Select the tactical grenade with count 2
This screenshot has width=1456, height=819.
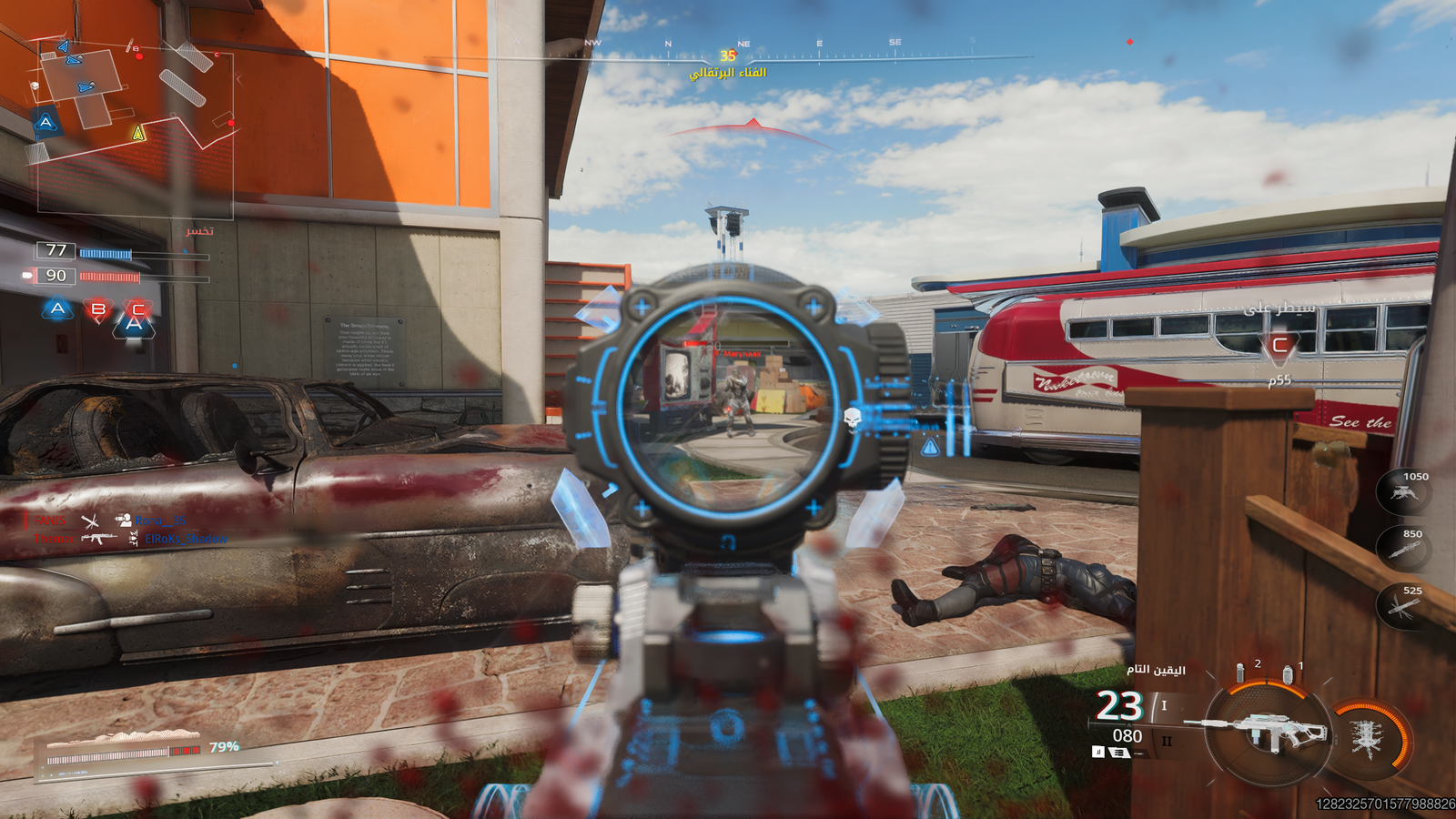pyautogui.click(x=1240, y=672)
